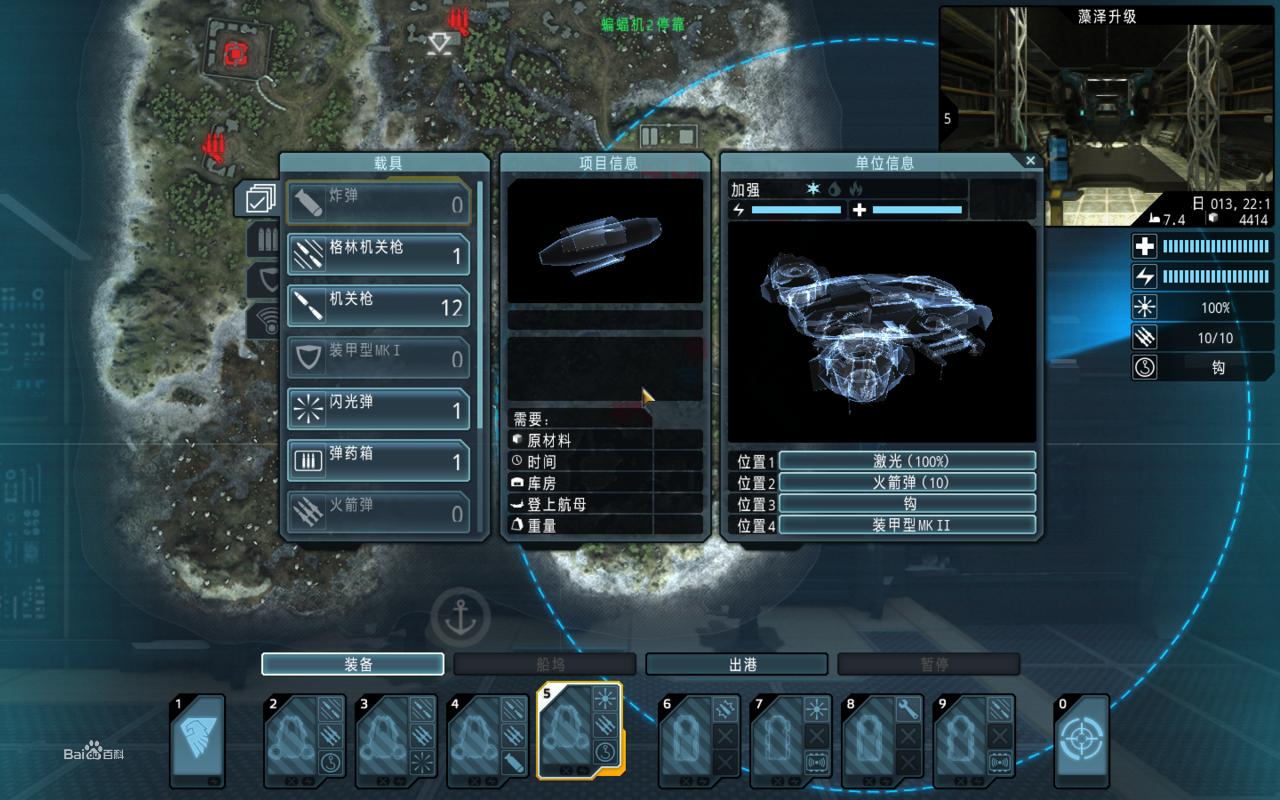Open the 船坞 tab

(544, 664)
